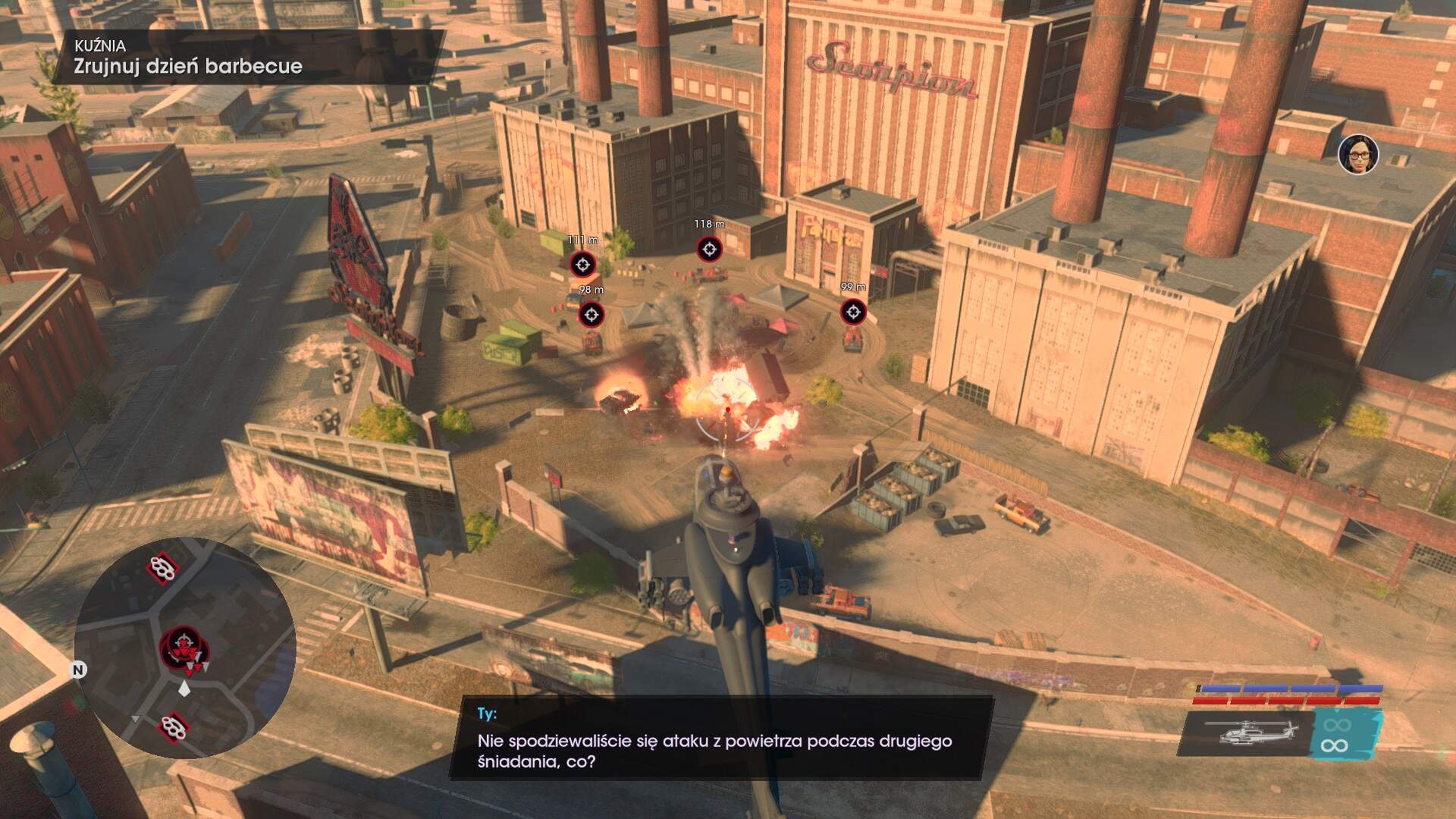
Task: Select the target marker labeled 118 m
Action: click(x=709, y=249)
